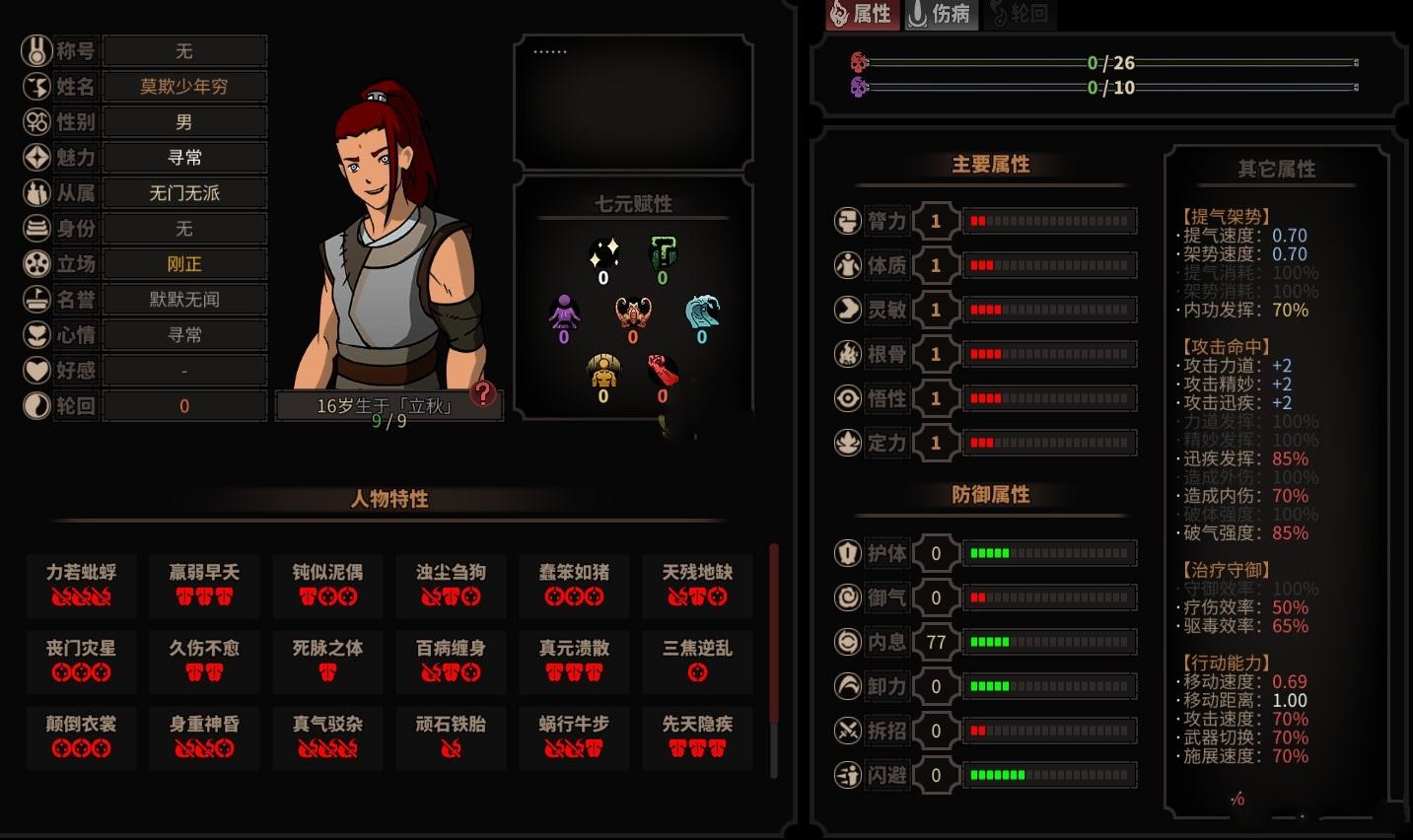Select the 轮回 tab
The width and height of the screenshot is (1413, 840).
pyautogui.click(x=1020, y=14)
